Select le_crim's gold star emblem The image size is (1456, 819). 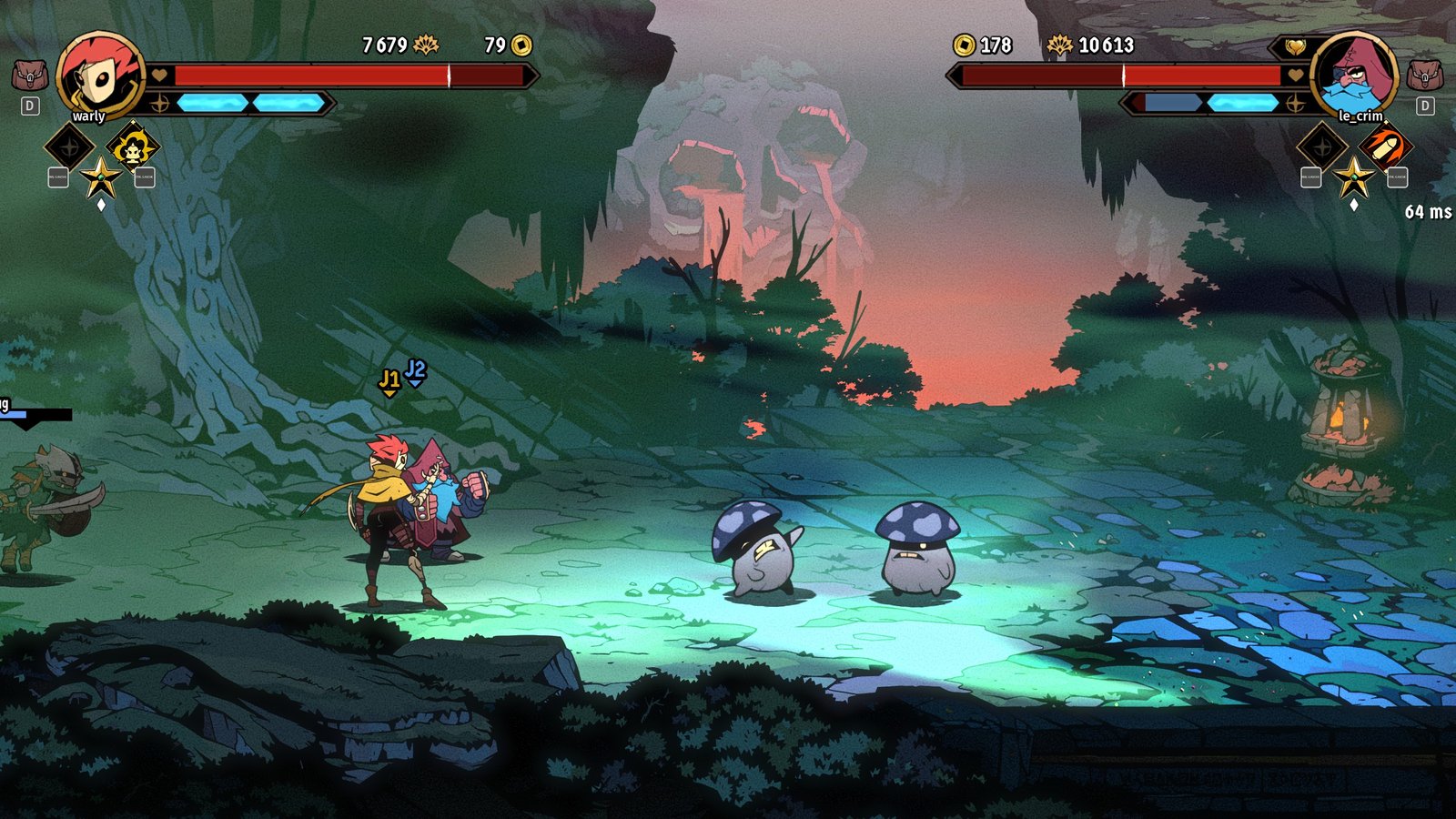click(x=1353, y=177)
